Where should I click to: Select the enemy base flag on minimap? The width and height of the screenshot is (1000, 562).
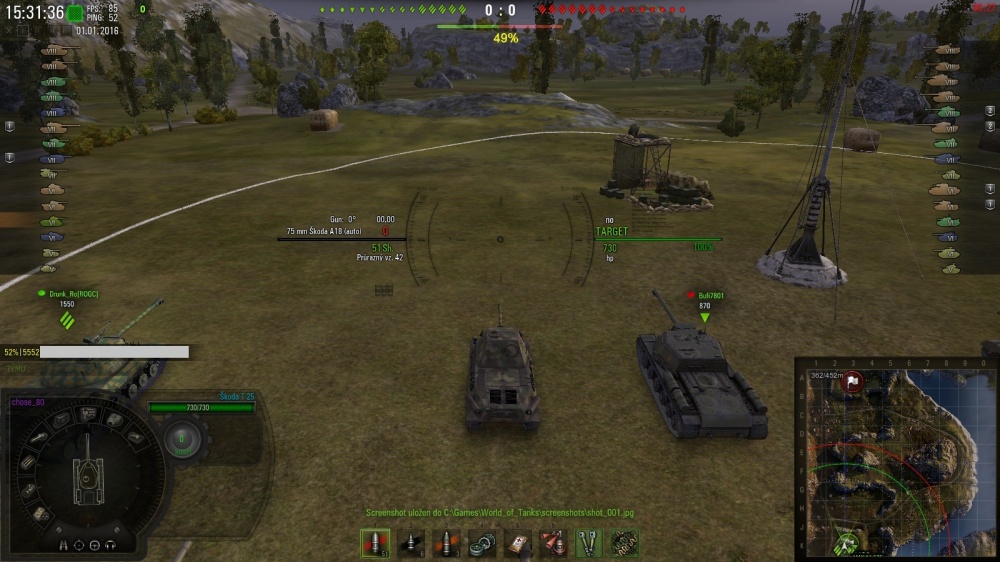pyautogui.click(x=853, y=381)
